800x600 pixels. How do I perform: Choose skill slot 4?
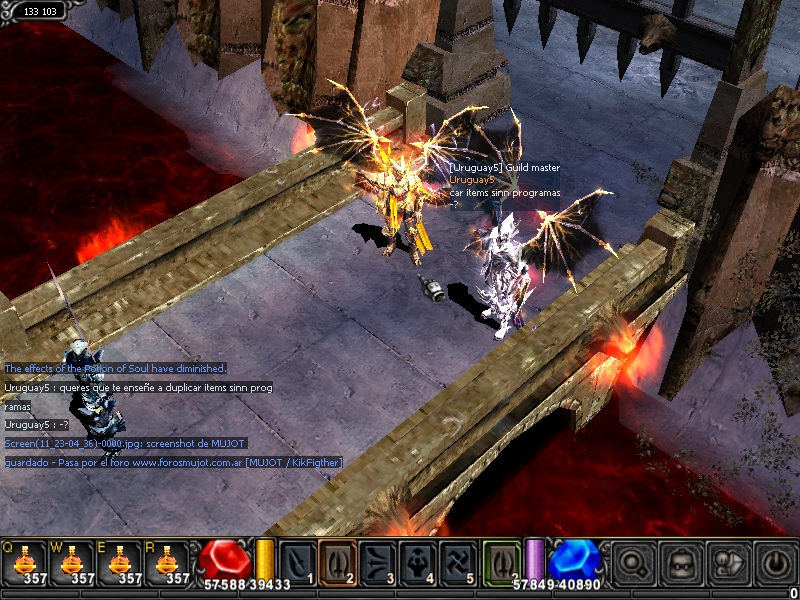(x=418, y=561)
